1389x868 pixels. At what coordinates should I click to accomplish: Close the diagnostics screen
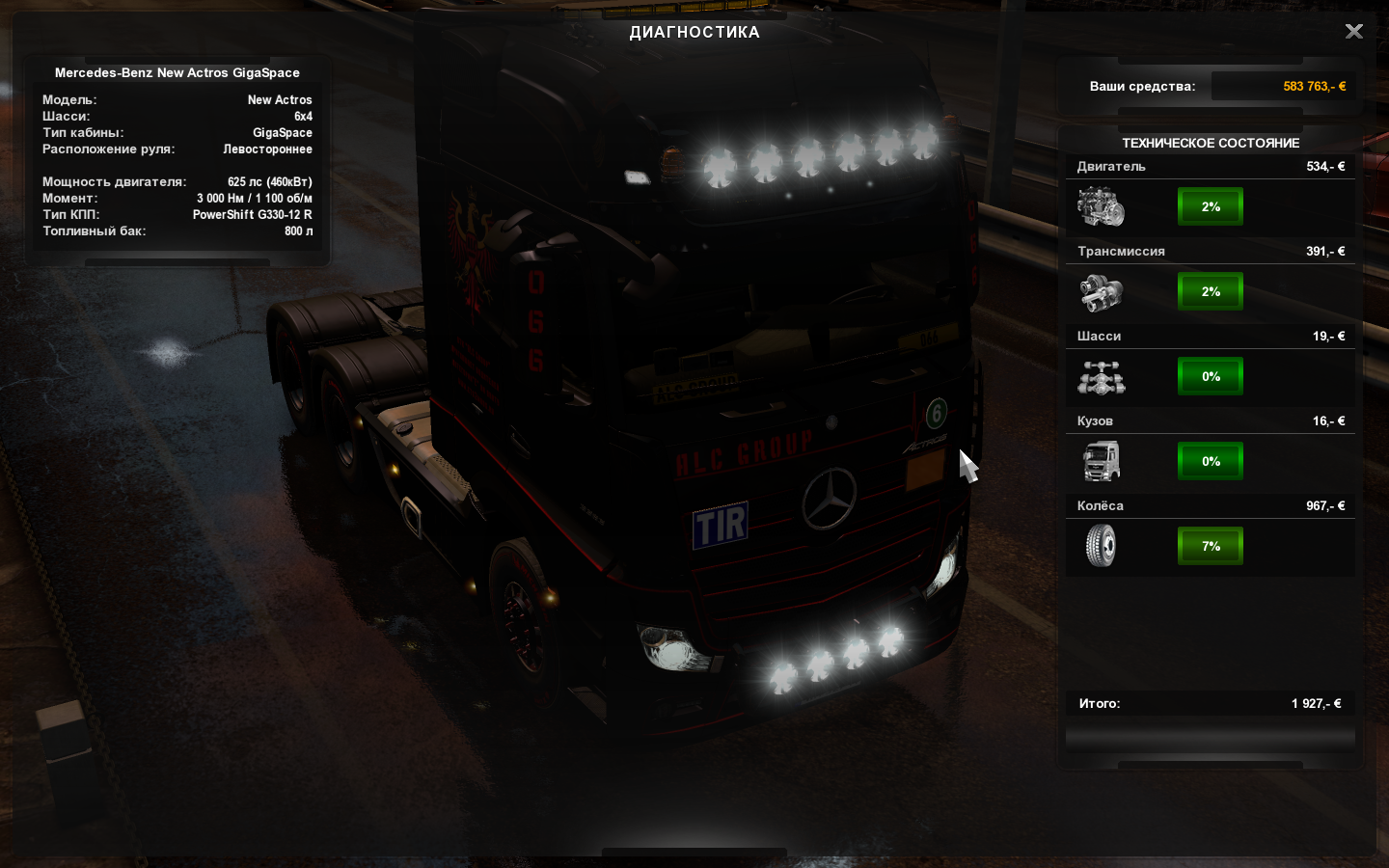pos(1354,32)
